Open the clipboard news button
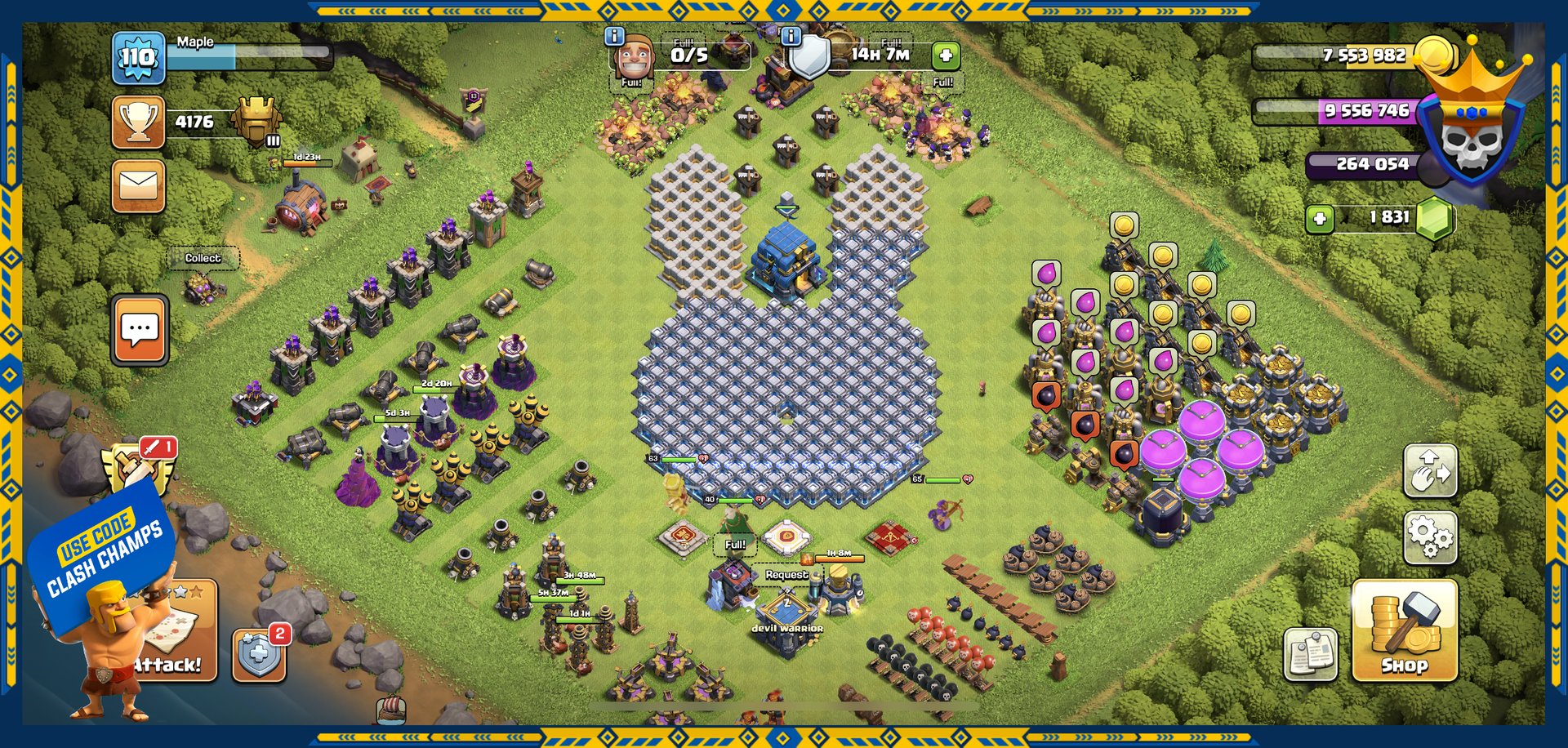This screenshot has width=1568, height=748. tap(1310, 653)
